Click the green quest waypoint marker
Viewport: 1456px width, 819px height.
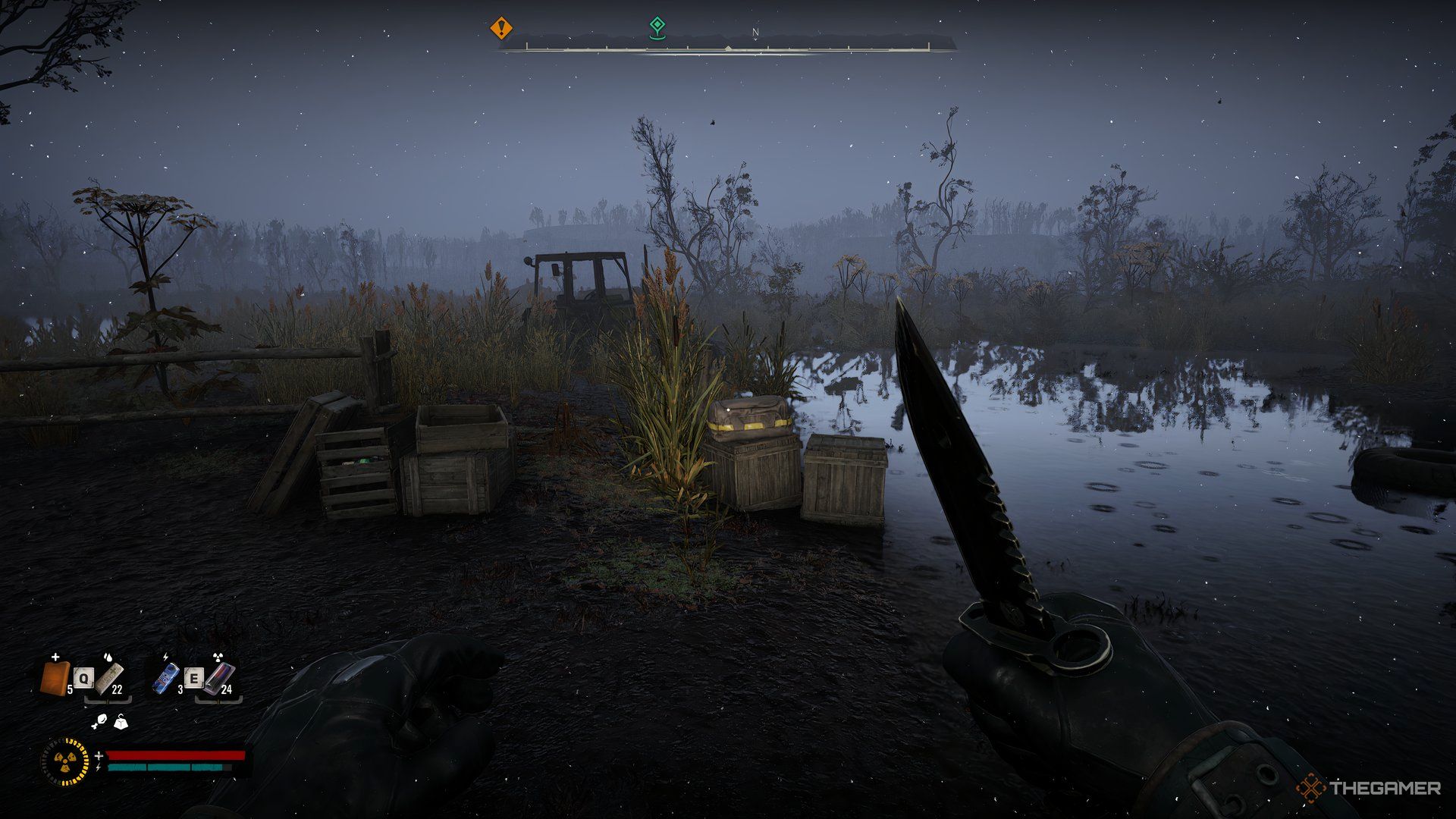click(x=658, y=25)
